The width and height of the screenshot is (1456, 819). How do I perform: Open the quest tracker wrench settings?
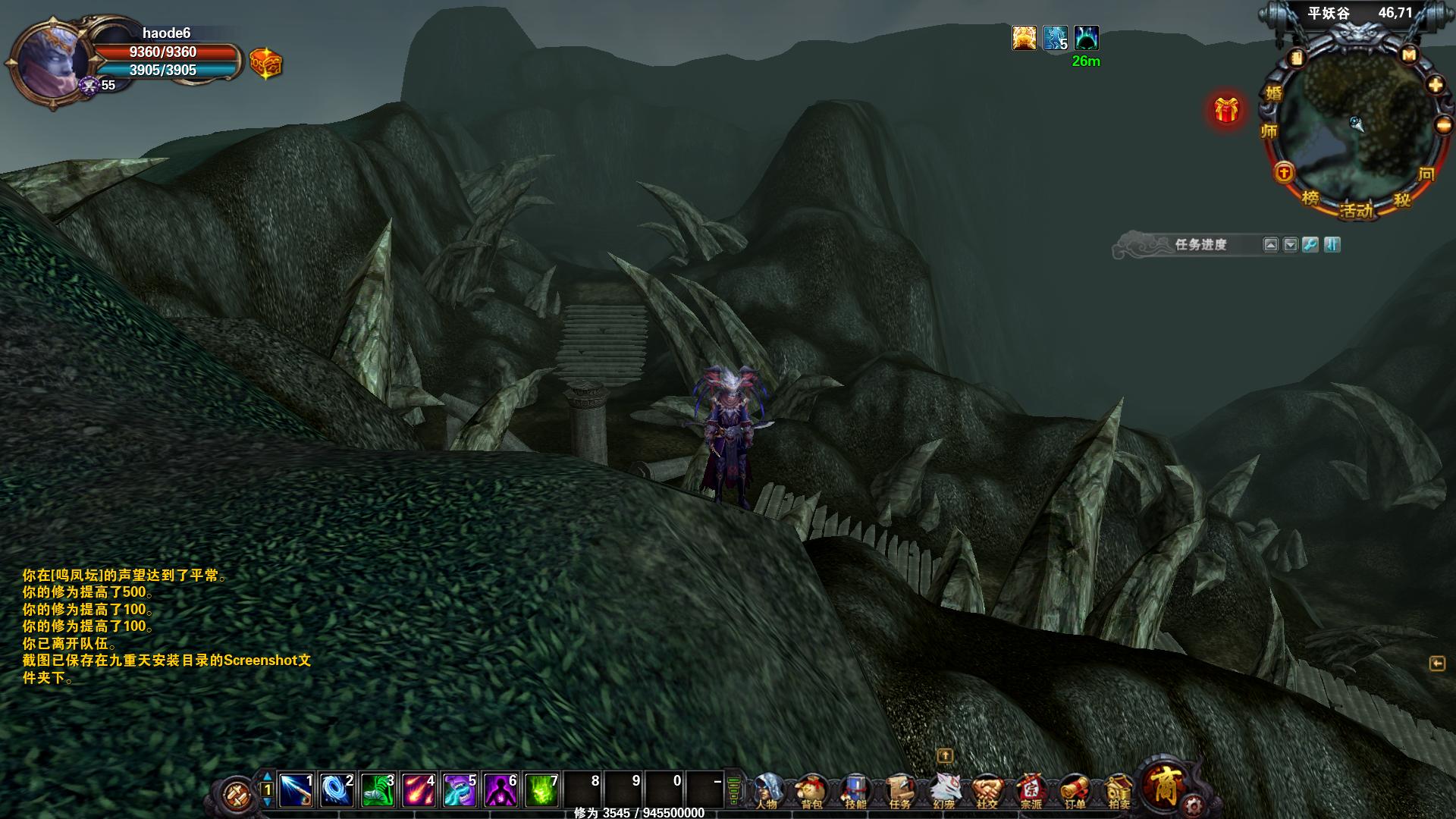[1310, 245]
